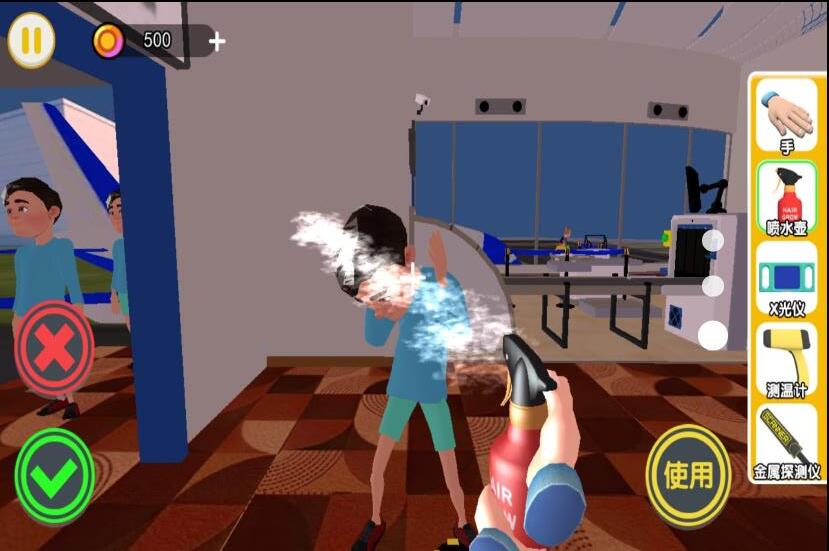The height and width of the screenshot is (551, 829).
Task: Switch to the metal detector (金属探测仪)
Action: pyautogui.click(x=786, y=441)
